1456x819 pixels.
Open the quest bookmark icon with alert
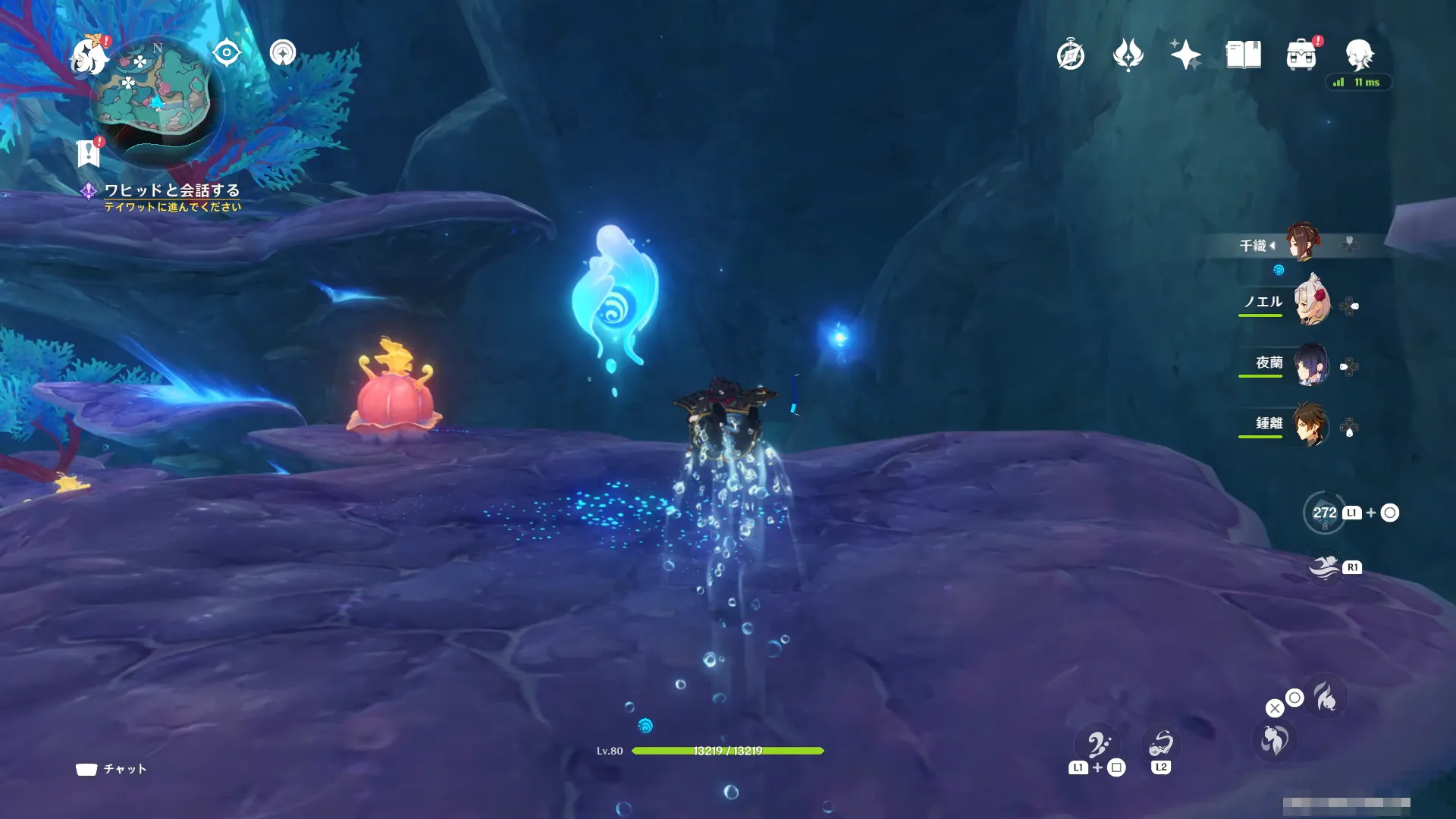89,152
